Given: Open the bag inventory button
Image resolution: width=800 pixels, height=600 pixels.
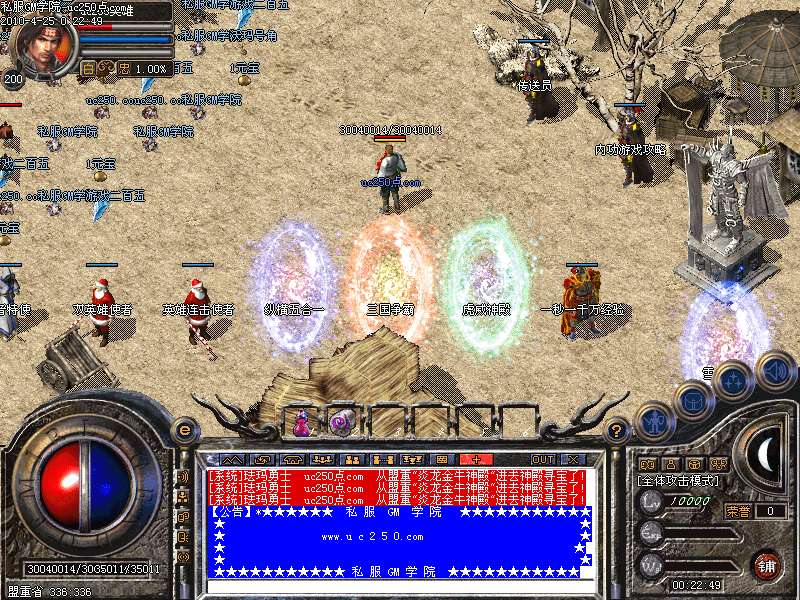Looking at the screenshot, I should click(692, 401).
